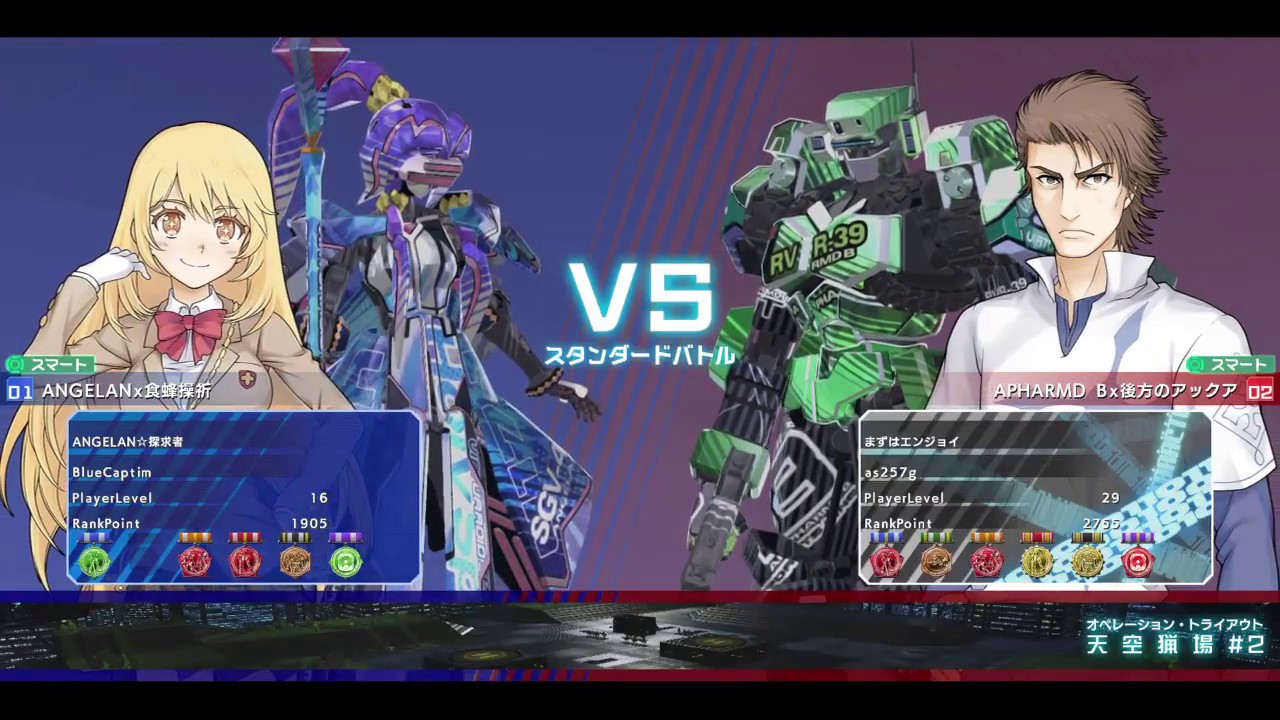Inspect the bronze medal in Player 1's row

tap(296, 562)
